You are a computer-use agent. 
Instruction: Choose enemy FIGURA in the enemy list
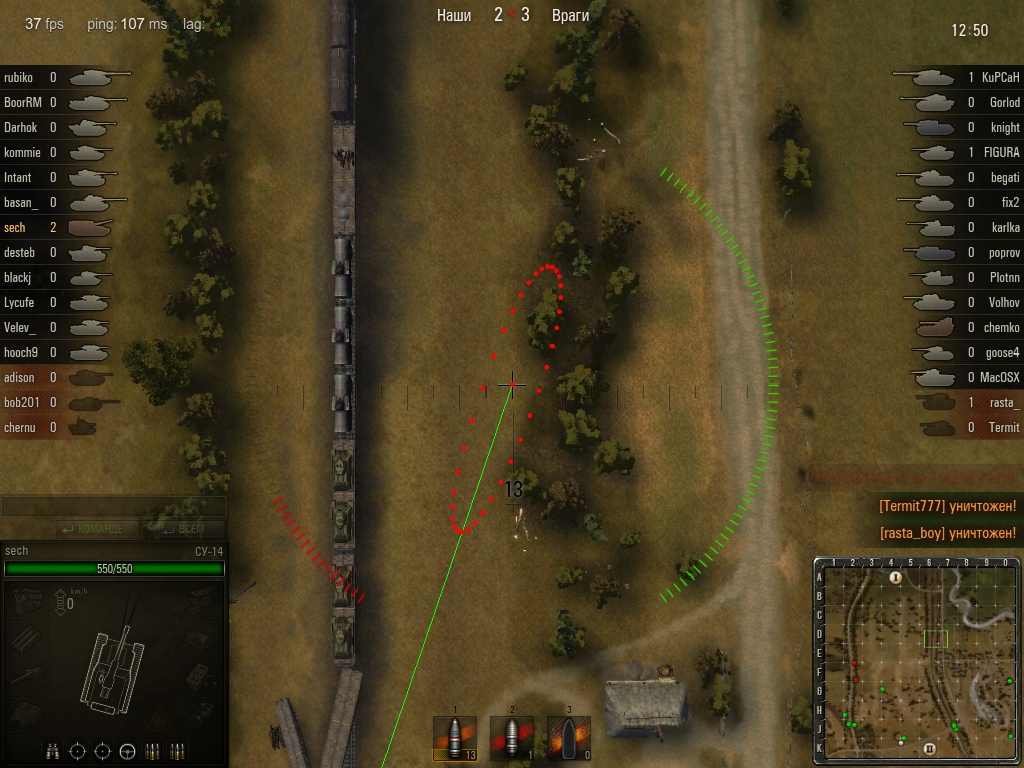click(x=960, y=152)
